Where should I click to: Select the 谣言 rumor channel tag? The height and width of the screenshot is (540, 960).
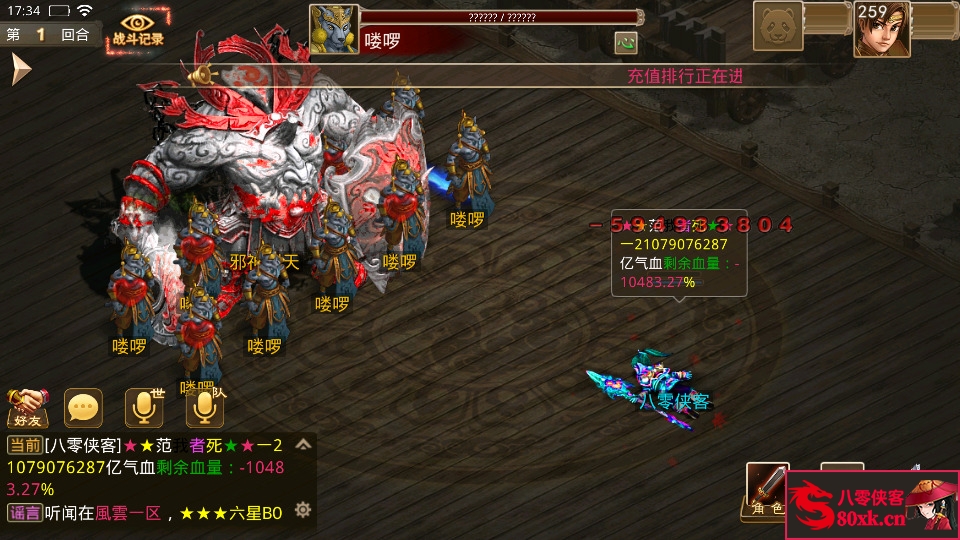tap(24, 513)
